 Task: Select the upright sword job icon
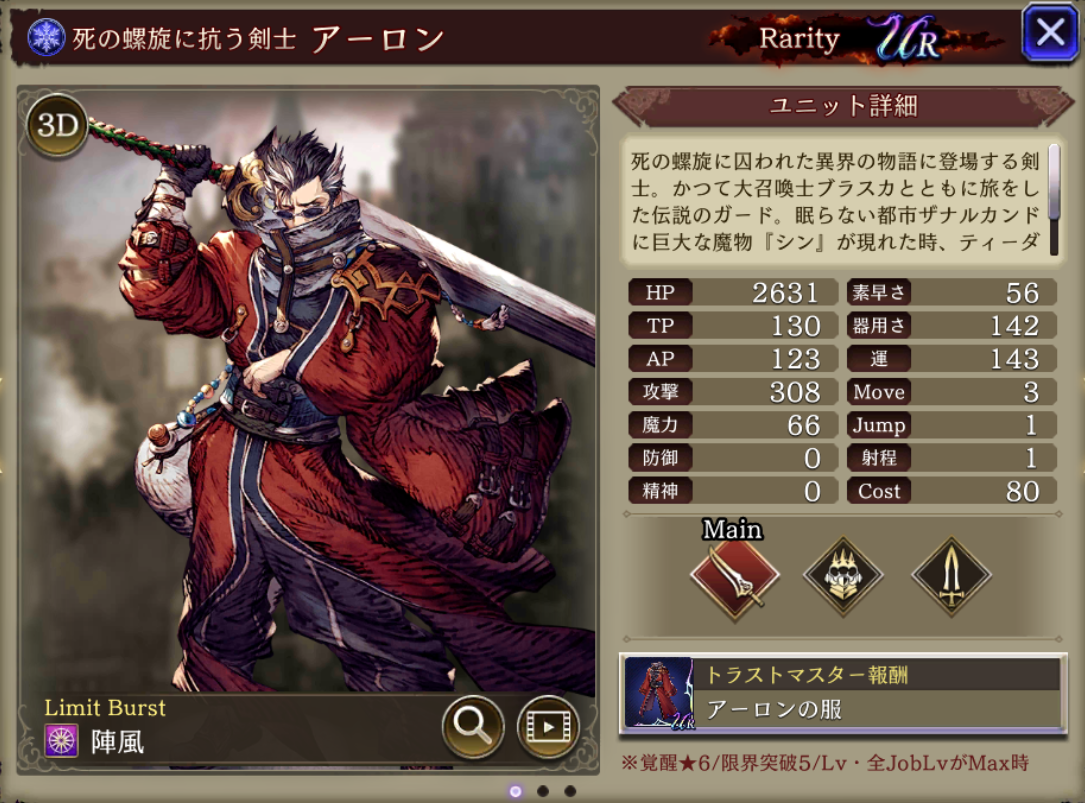(x=950, y=578)
